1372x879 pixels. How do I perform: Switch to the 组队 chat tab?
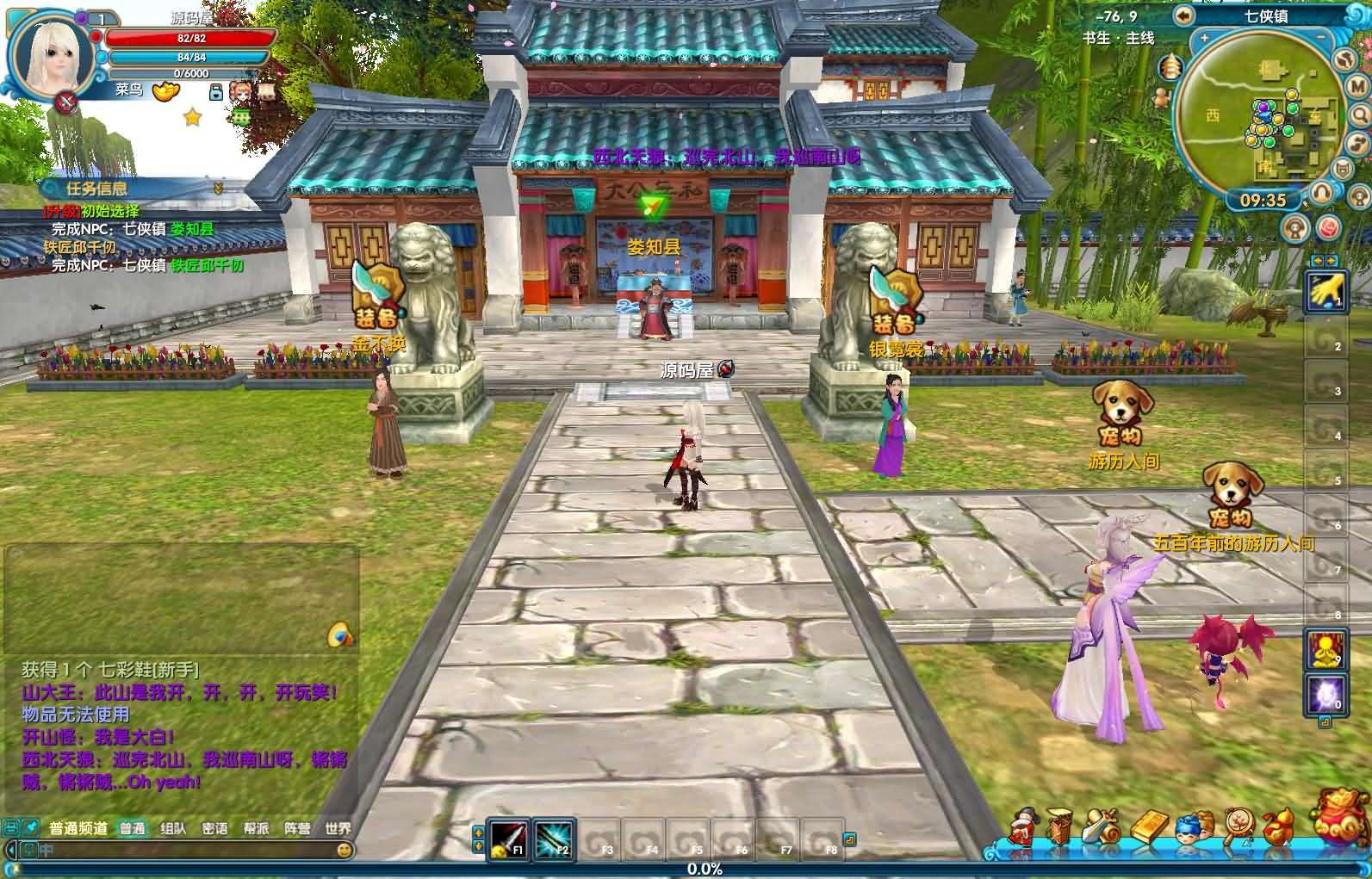tap(173, 828)
